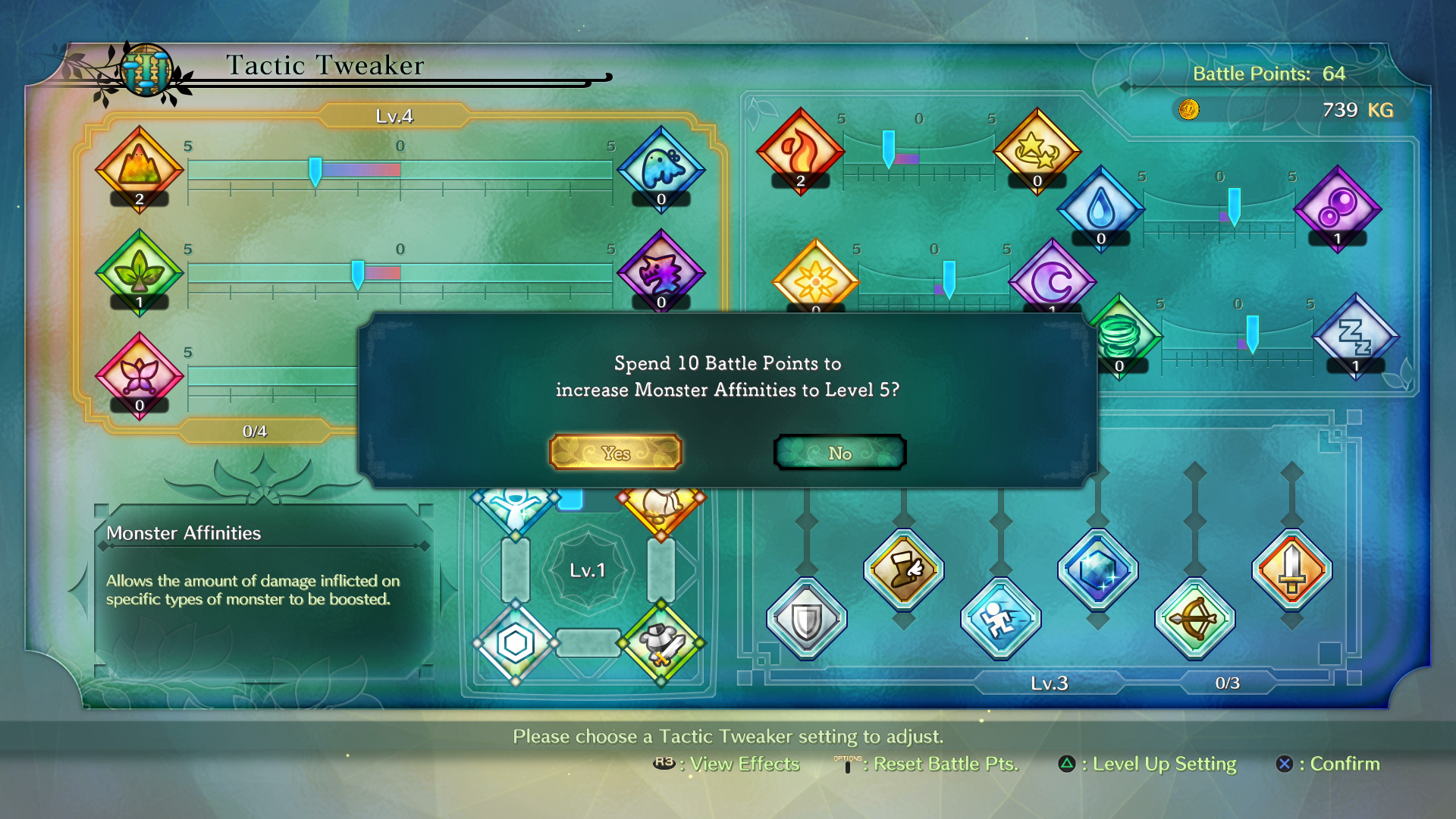Select the yellow star element icon
Image resolution: width=1456 pixels, height=819 pixels.
1037,151
